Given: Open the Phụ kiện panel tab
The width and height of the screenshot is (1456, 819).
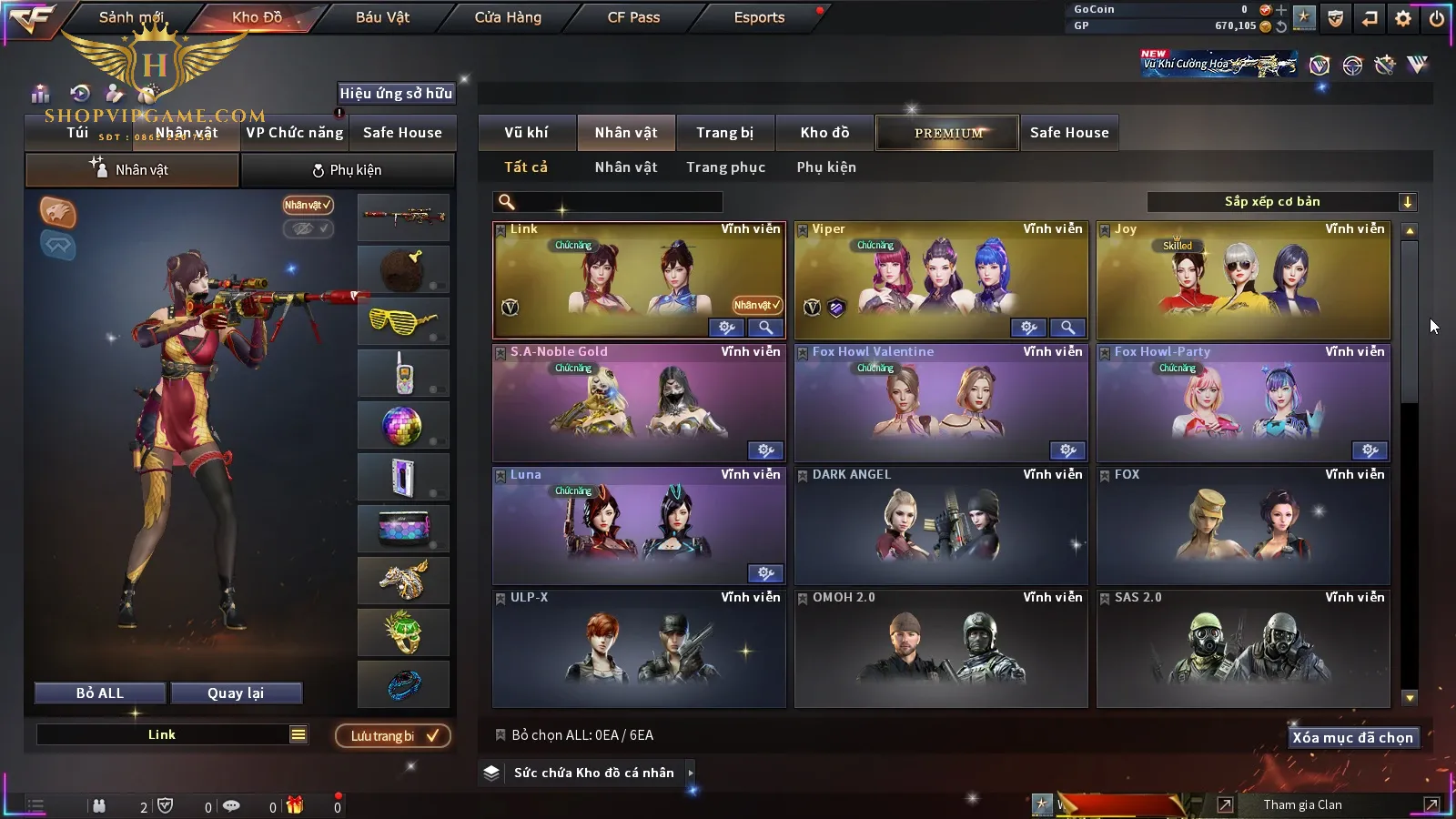Looking at the screenshot, I should pyautogui.click(x=348, y=170).
